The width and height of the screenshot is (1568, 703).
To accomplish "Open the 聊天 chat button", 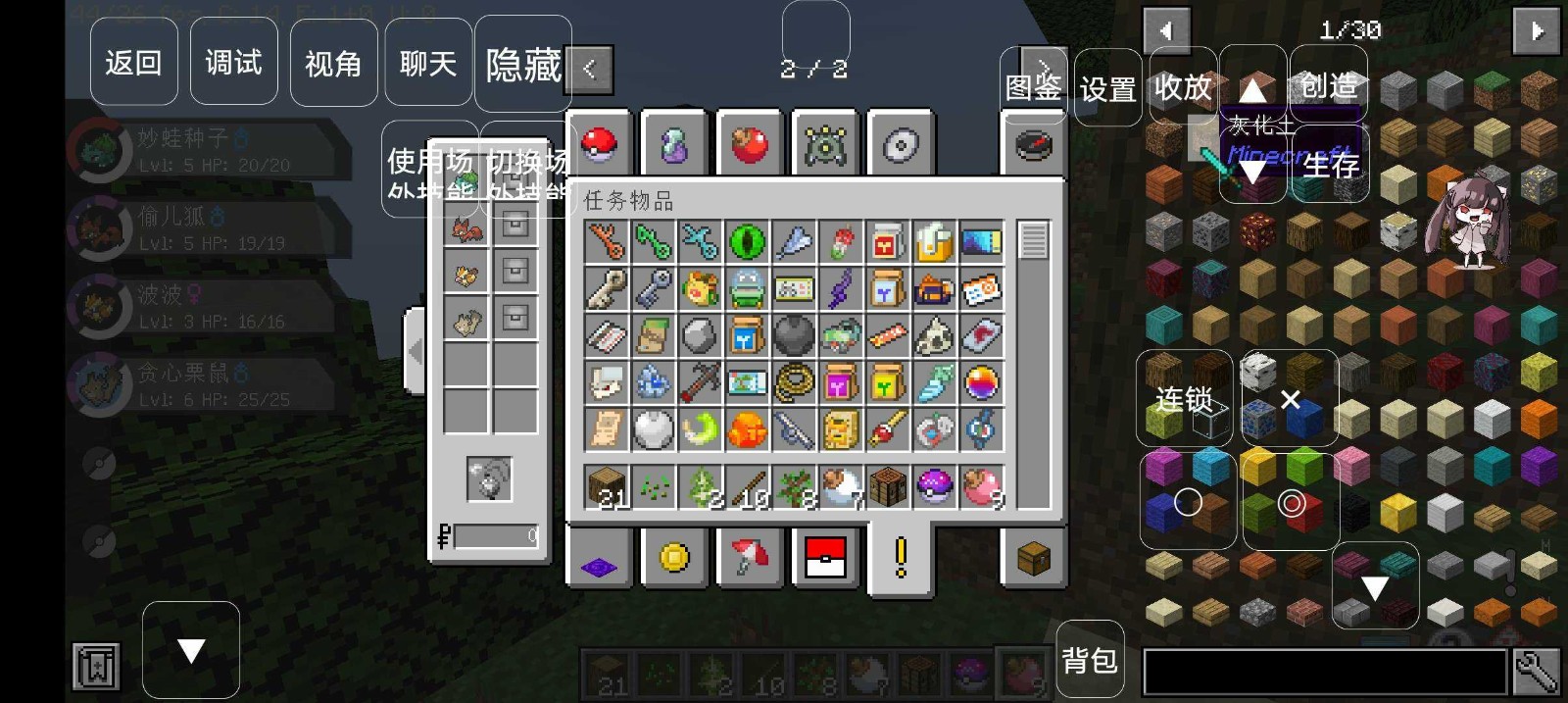I will pos(428,63).
